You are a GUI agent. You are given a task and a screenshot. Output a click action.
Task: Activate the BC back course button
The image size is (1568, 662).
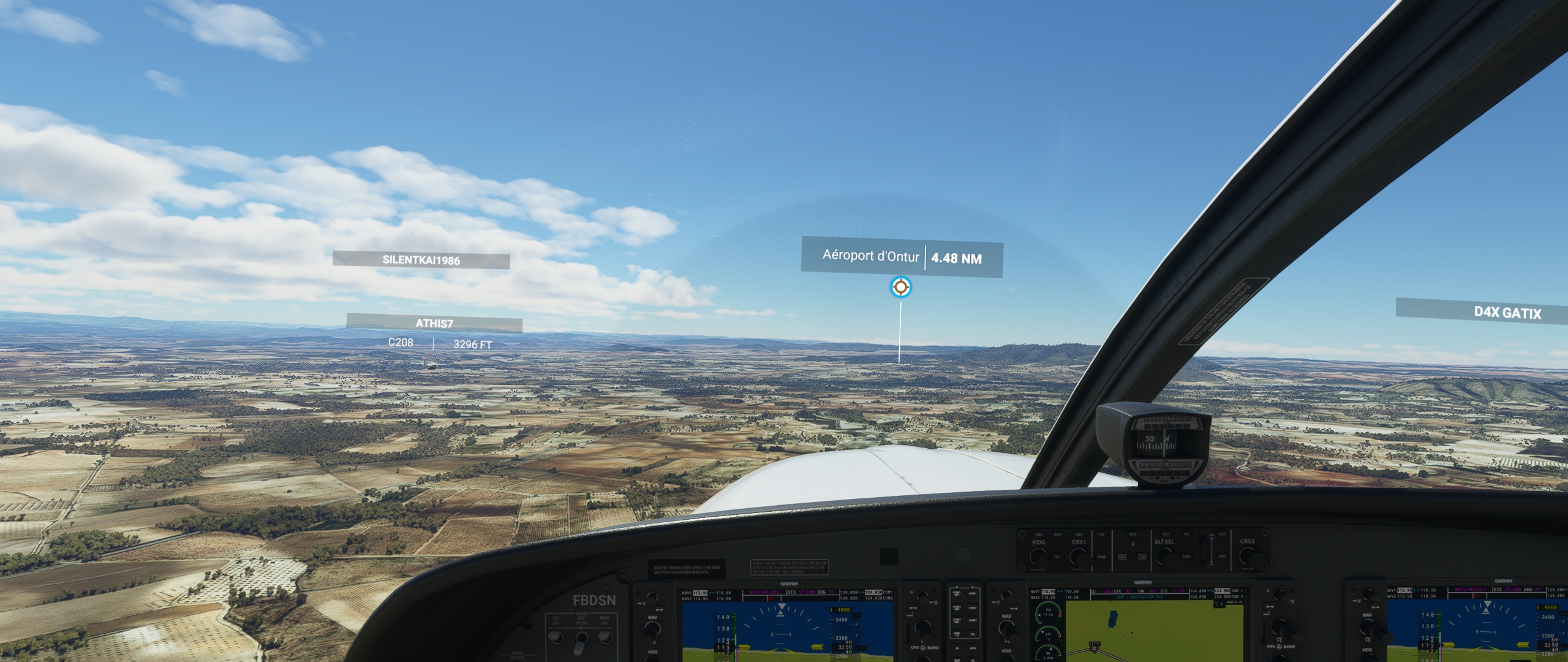click(1057, 557)
